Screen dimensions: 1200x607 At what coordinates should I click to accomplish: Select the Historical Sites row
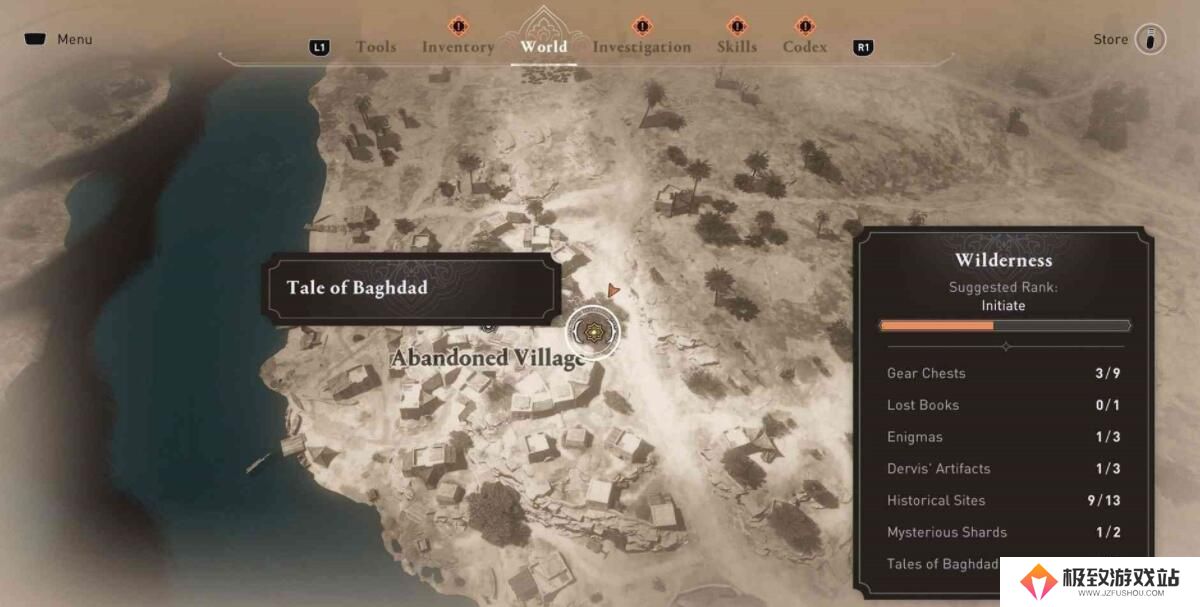click(x=1004, y=500)
